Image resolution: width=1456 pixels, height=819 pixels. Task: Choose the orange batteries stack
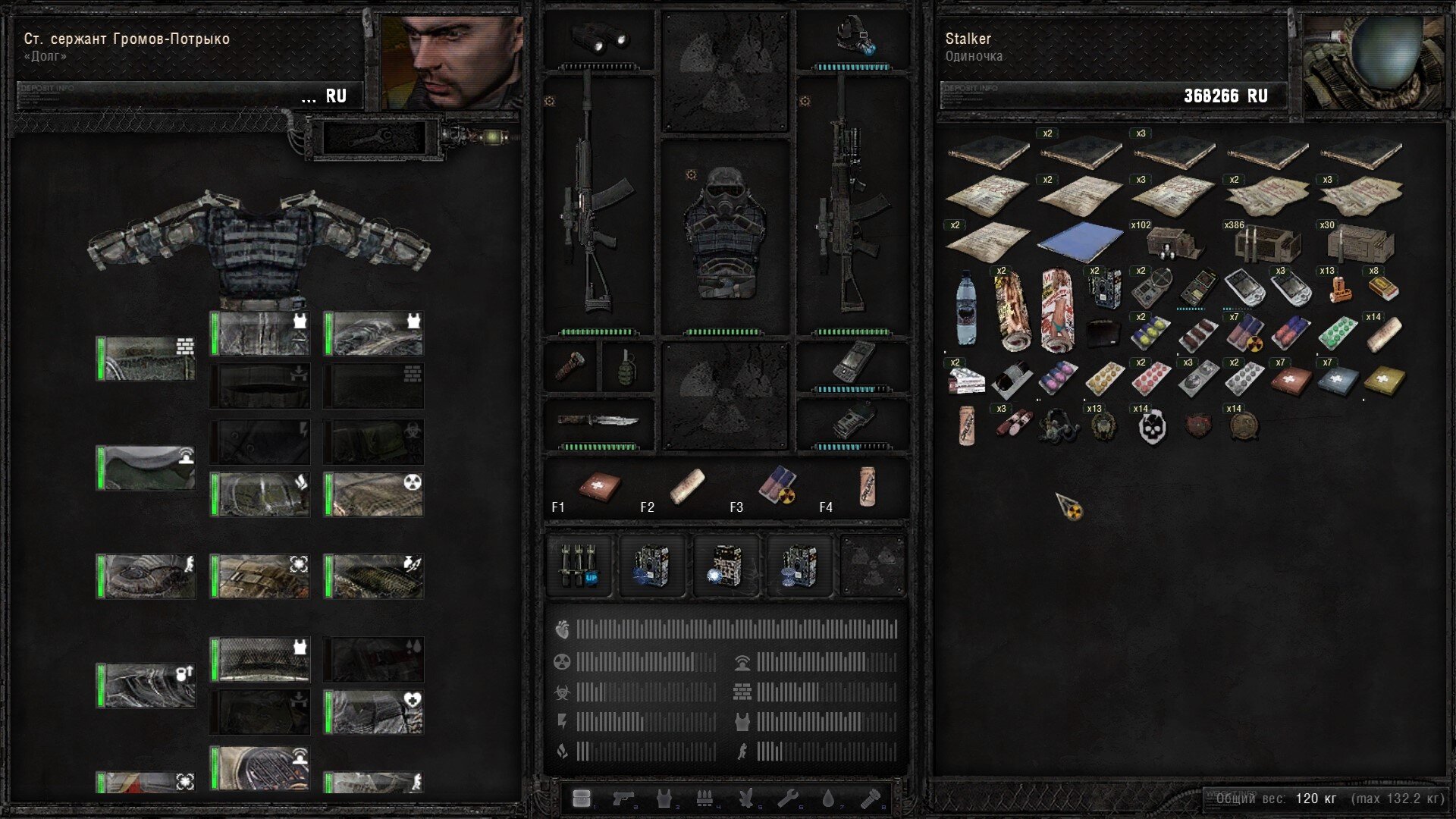1340,289
